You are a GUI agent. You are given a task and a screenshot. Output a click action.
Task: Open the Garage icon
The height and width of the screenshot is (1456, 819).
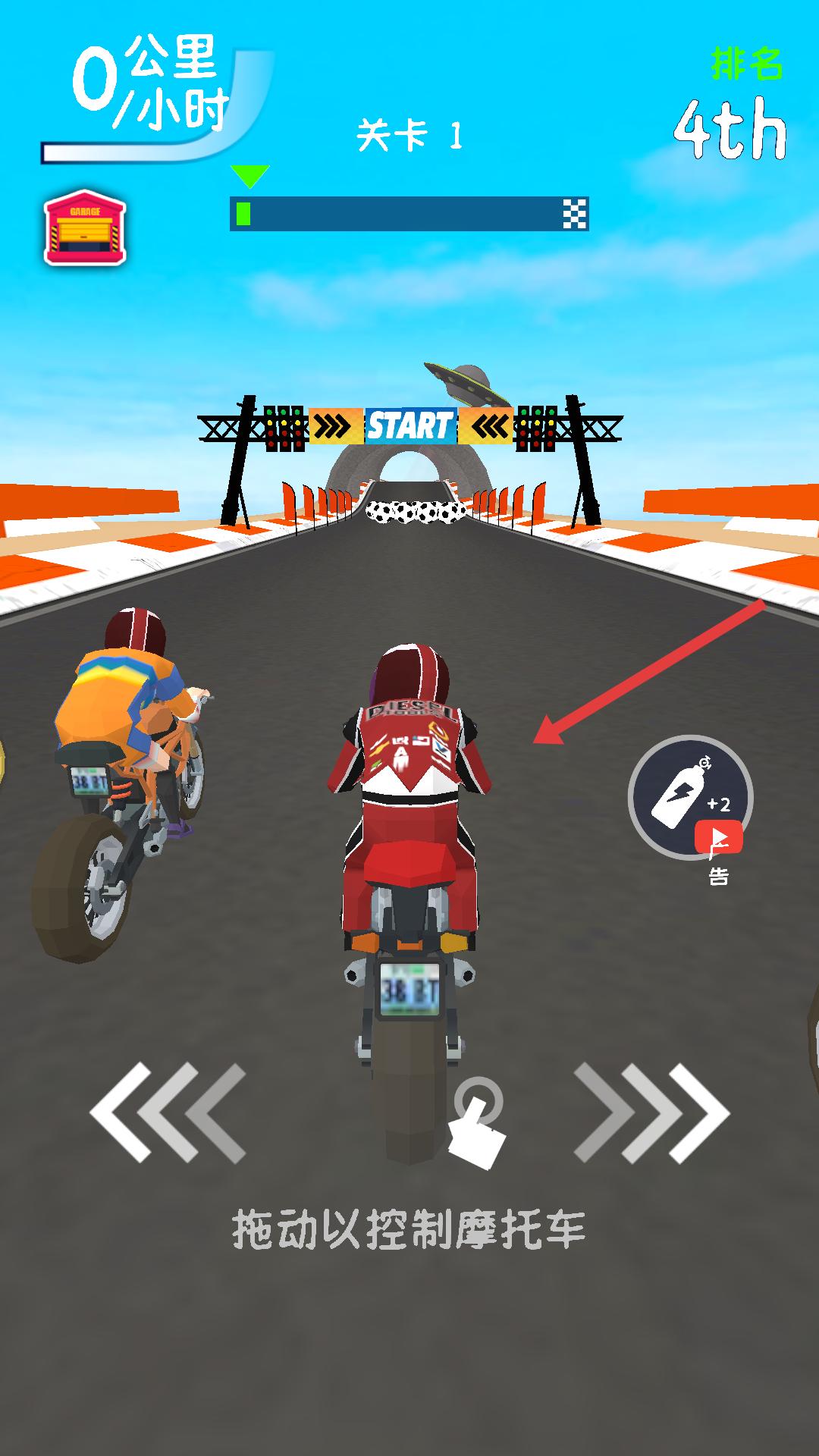tap(85, 227)
